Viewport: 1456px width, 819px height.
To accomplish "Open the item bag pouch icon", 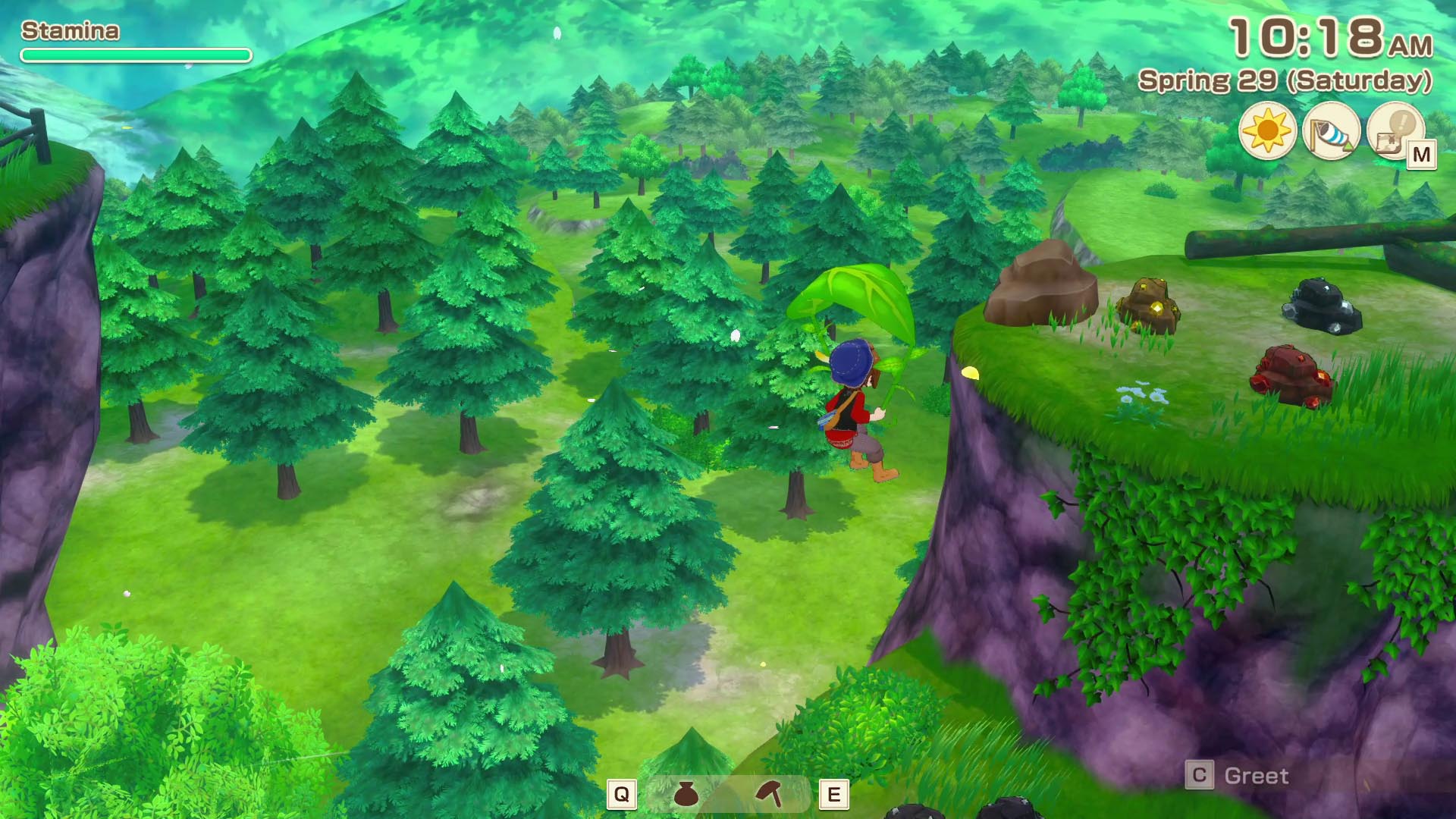I will click(x=686, y=794).
